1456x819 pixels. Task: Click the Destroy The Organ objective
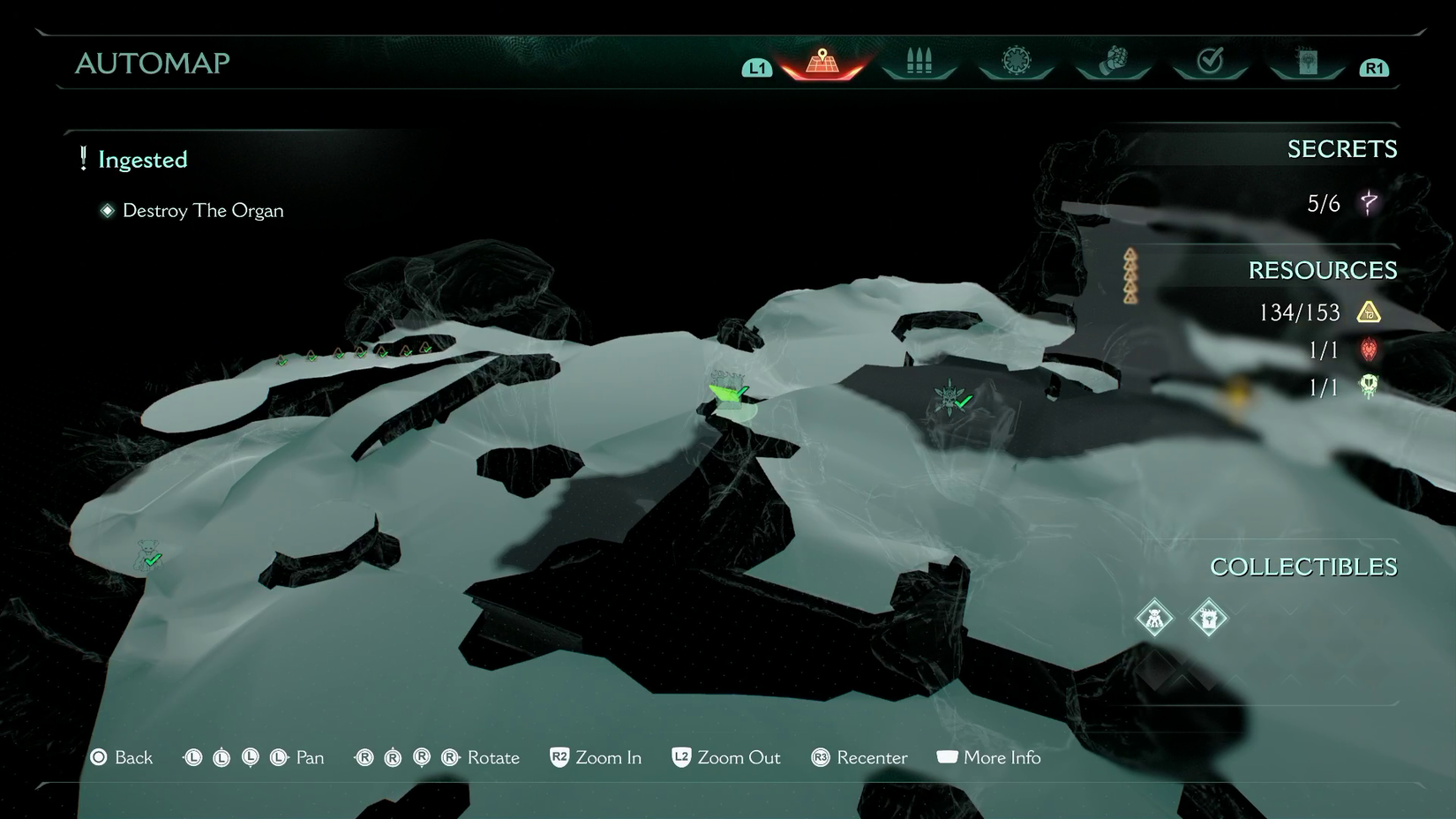click(202, 211)
